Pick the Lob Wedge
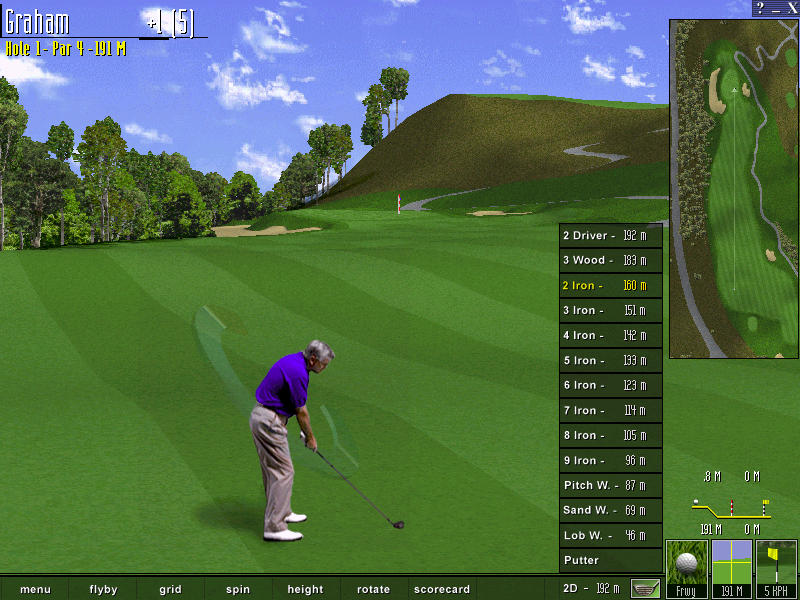 [x=610, y=536]
